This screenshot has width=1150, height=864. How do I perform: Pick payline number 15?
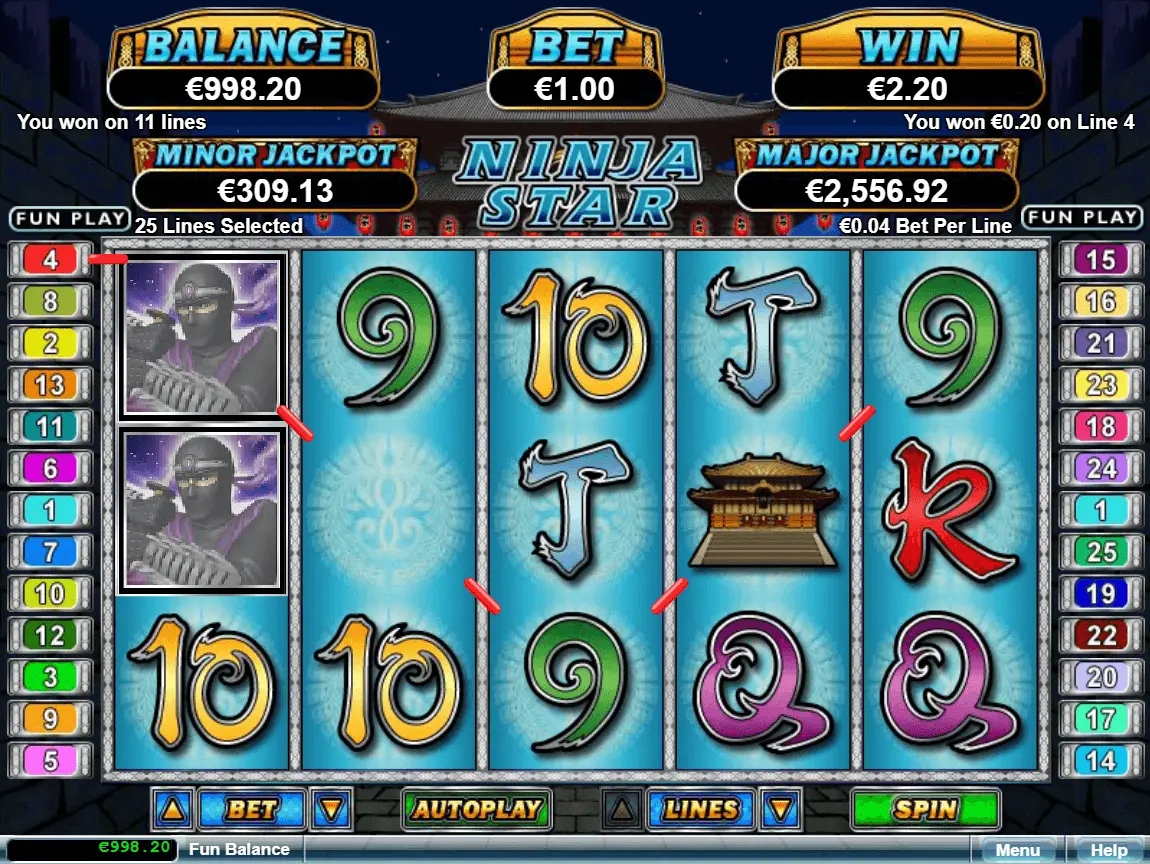pos(1100,260)
